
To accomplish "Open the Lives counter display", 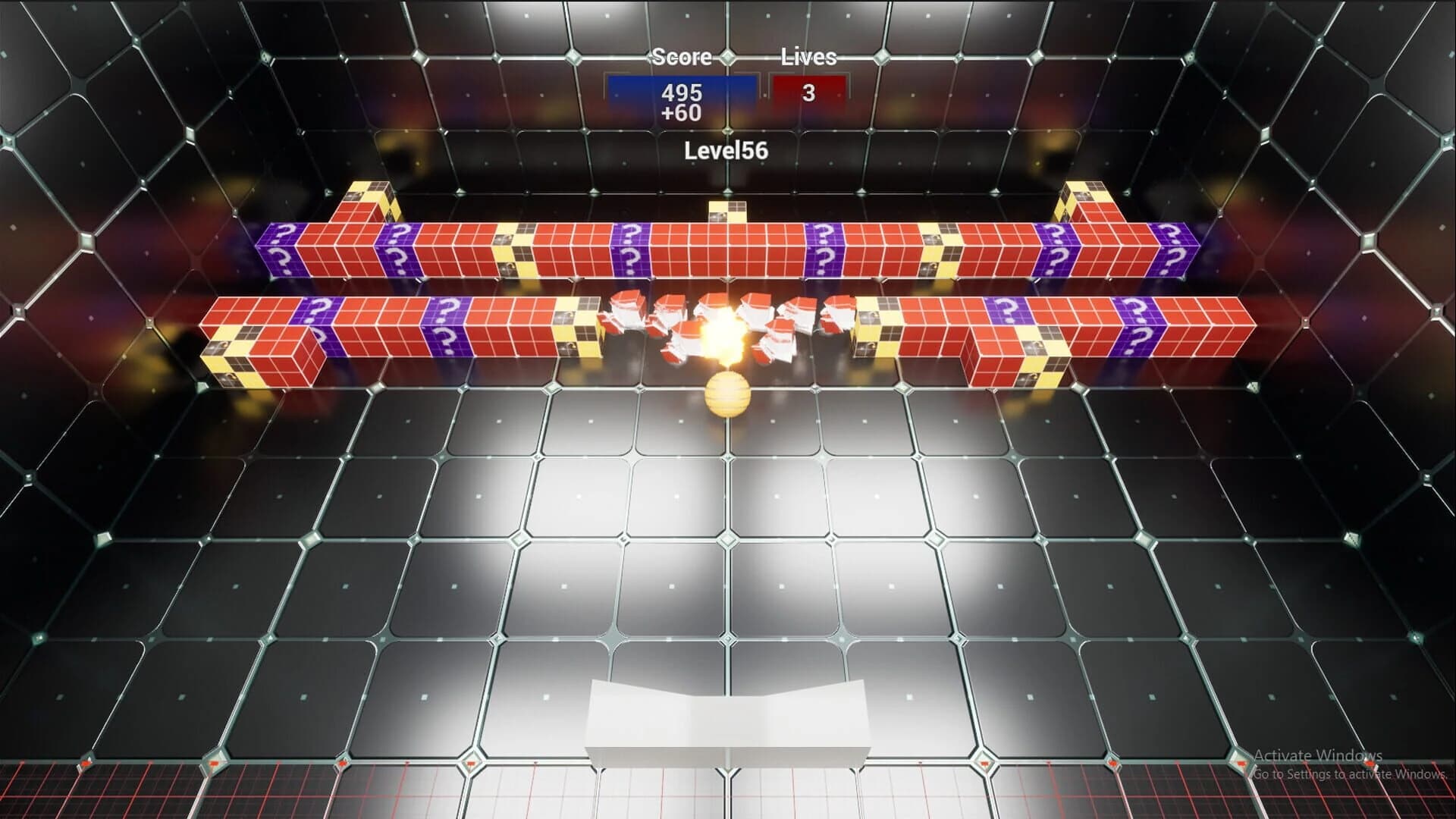I will point(808,90).
